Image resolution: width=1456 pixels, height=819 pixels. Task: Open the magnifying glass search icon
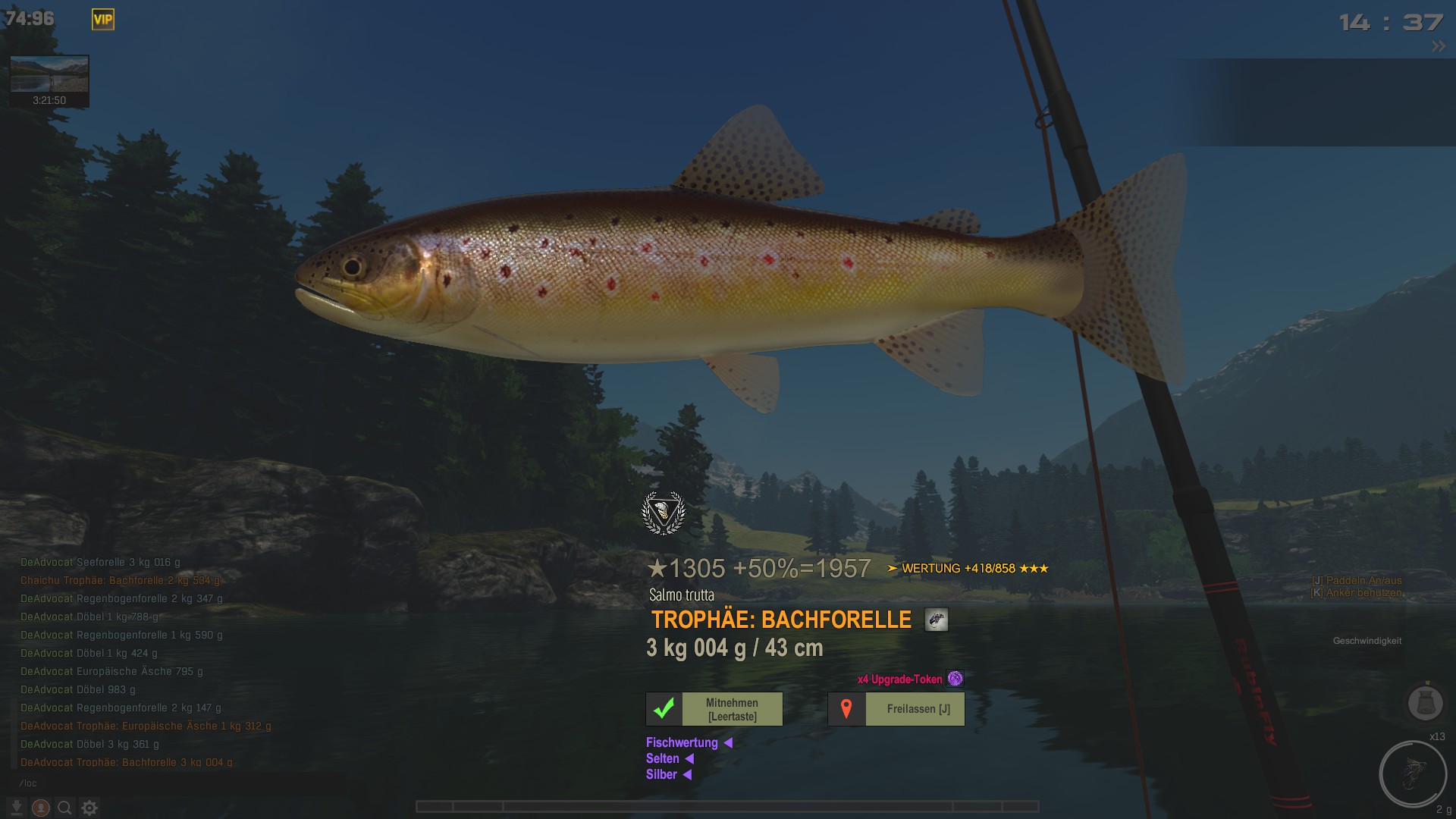click(x=65, y=808)
